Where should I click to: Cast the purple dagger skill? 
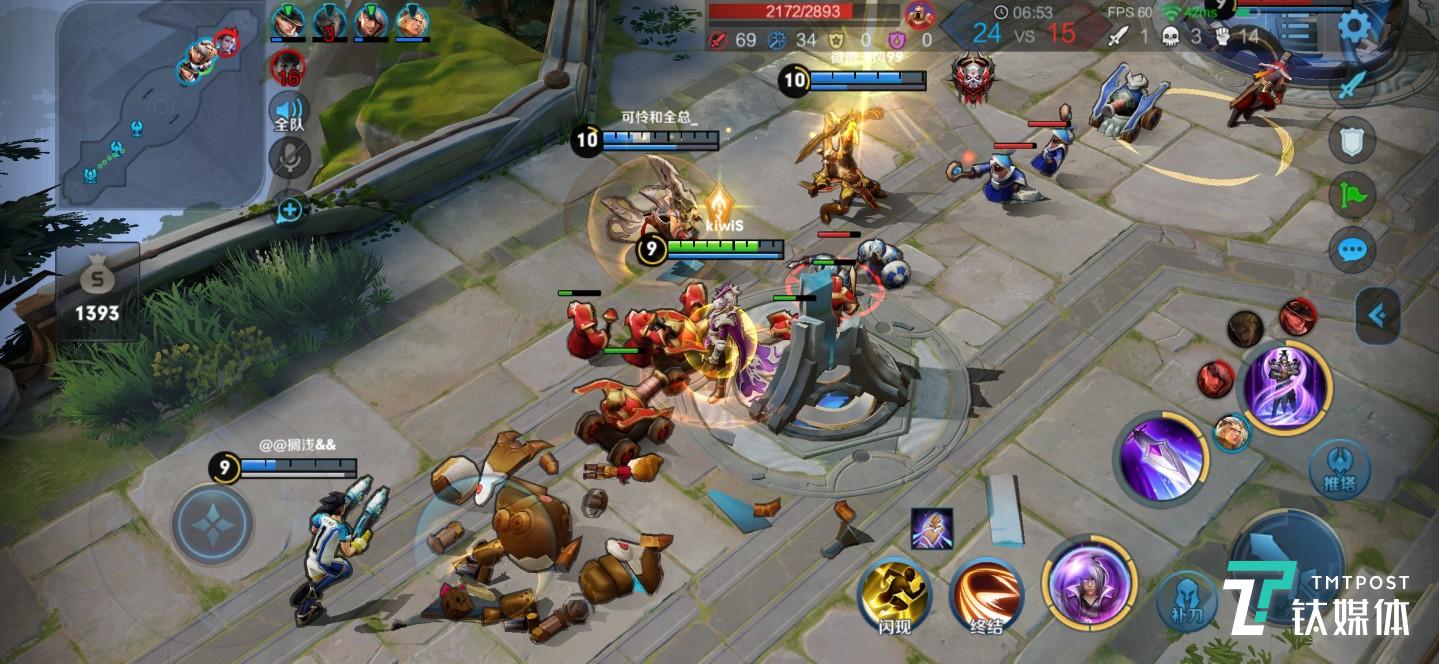[x=1161, y=459]
